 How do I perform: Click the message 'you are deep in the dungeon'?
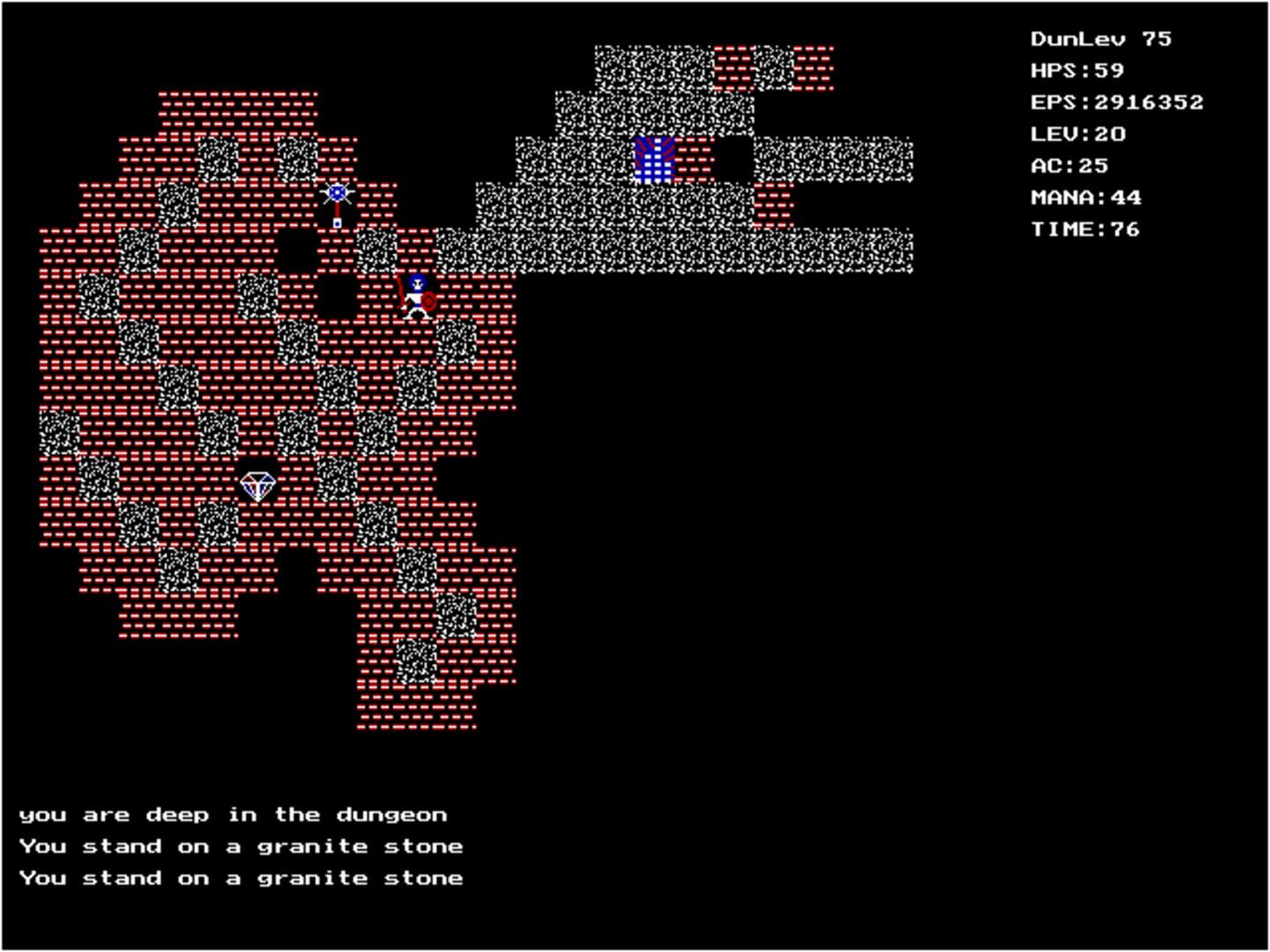tap(235, 814)
